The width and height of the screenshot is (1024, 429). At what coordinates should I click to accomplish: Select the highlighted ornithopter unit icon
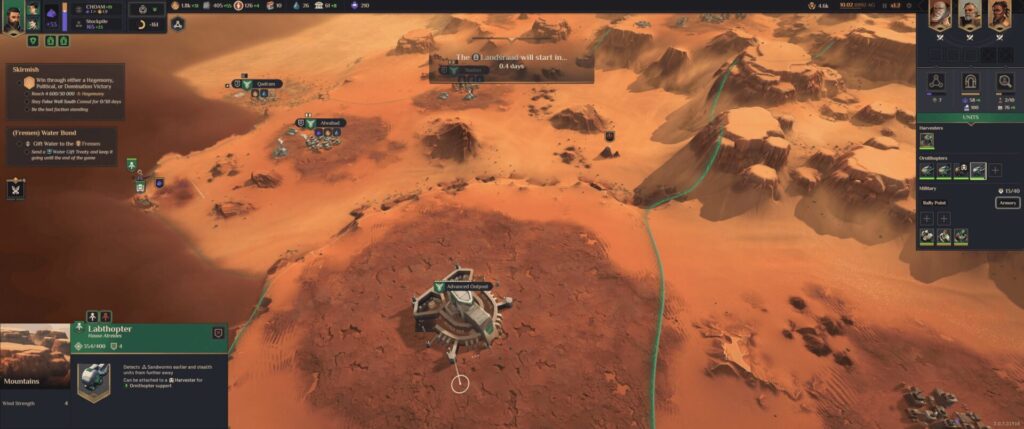[978, 171]
